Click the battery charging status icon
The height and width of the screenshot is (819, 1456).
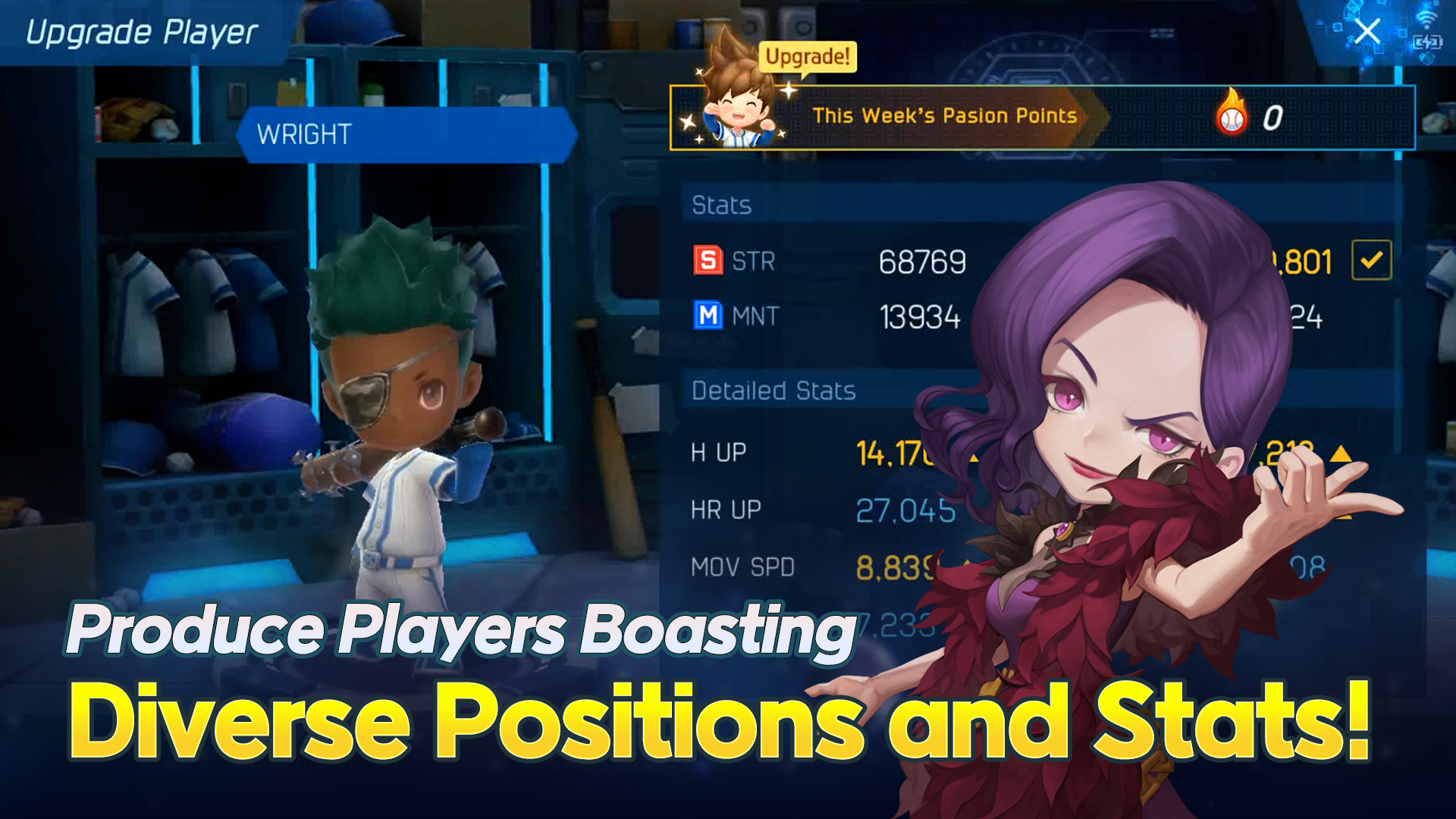pyautogui.click(x=1429, y=42)
